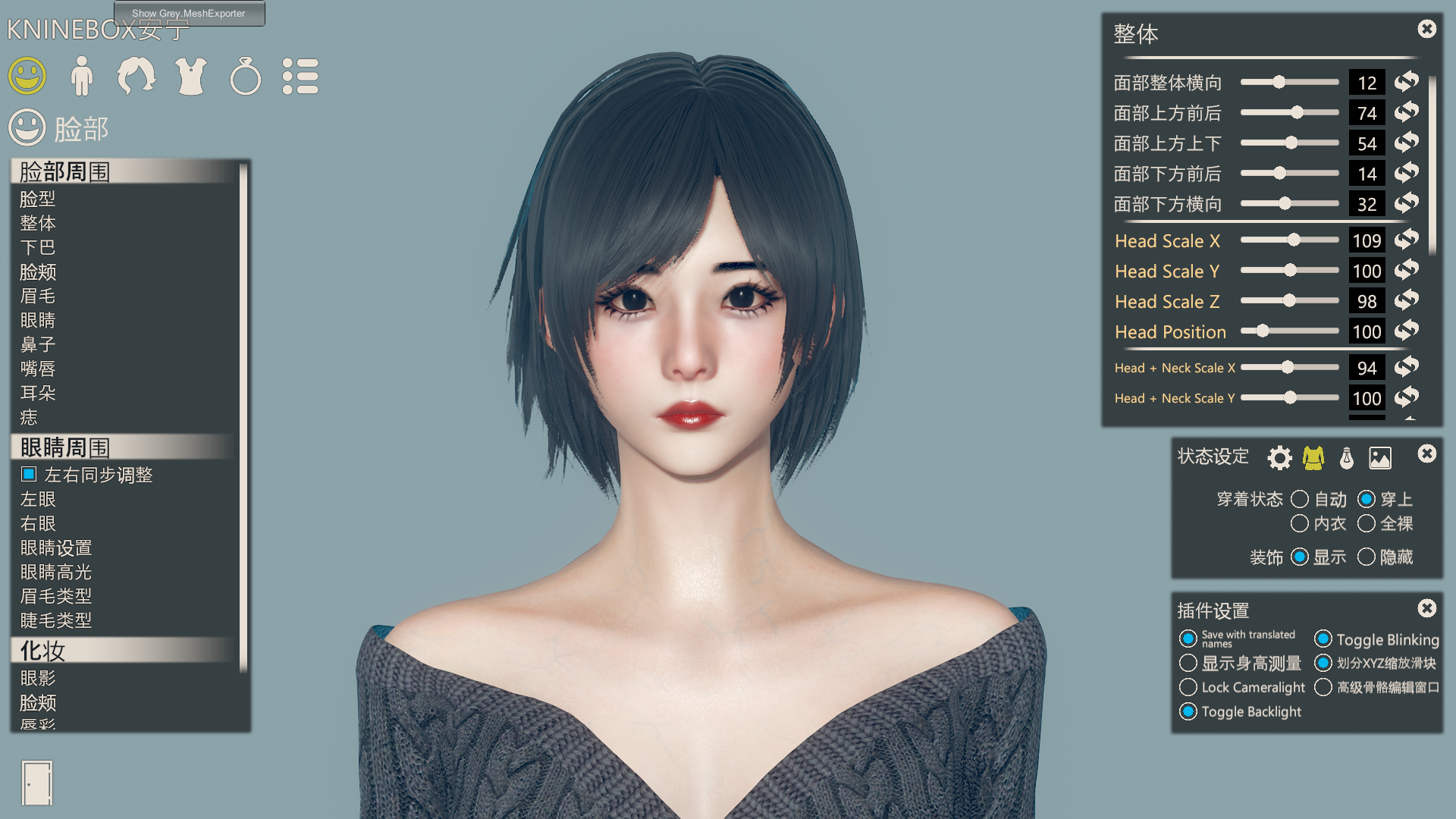Open the face category smiley tab
The width and height of the screenshot is (1456, 819).
[x=27, y=76]
